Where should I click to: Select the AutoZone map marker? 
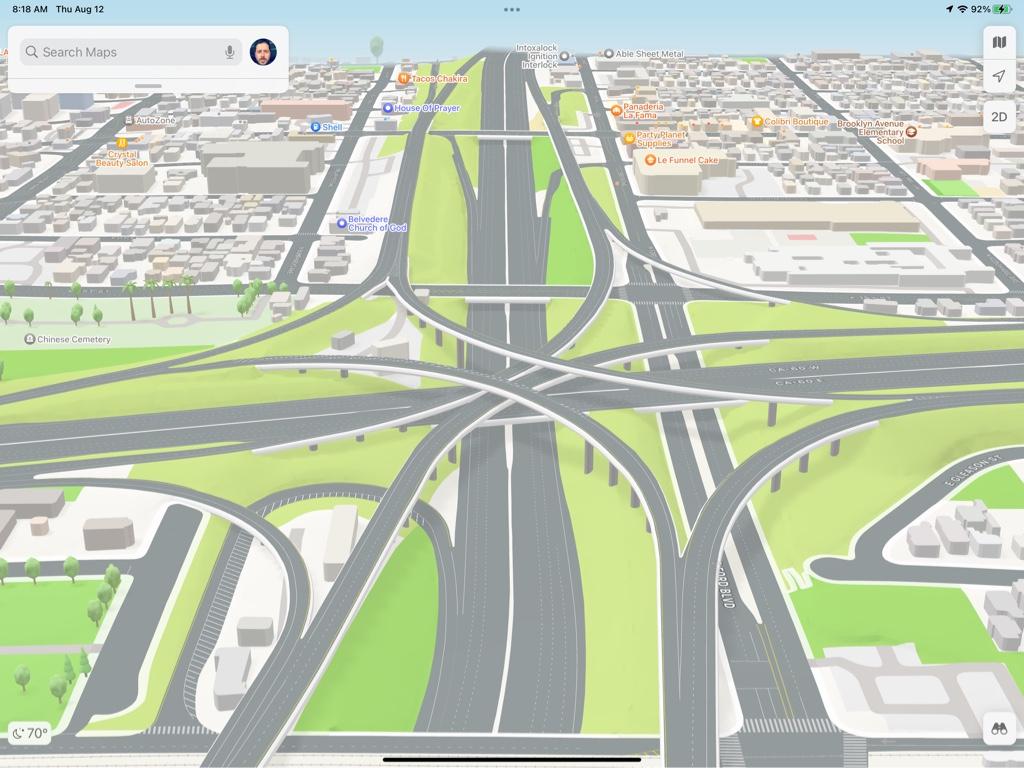click(129, 120)
